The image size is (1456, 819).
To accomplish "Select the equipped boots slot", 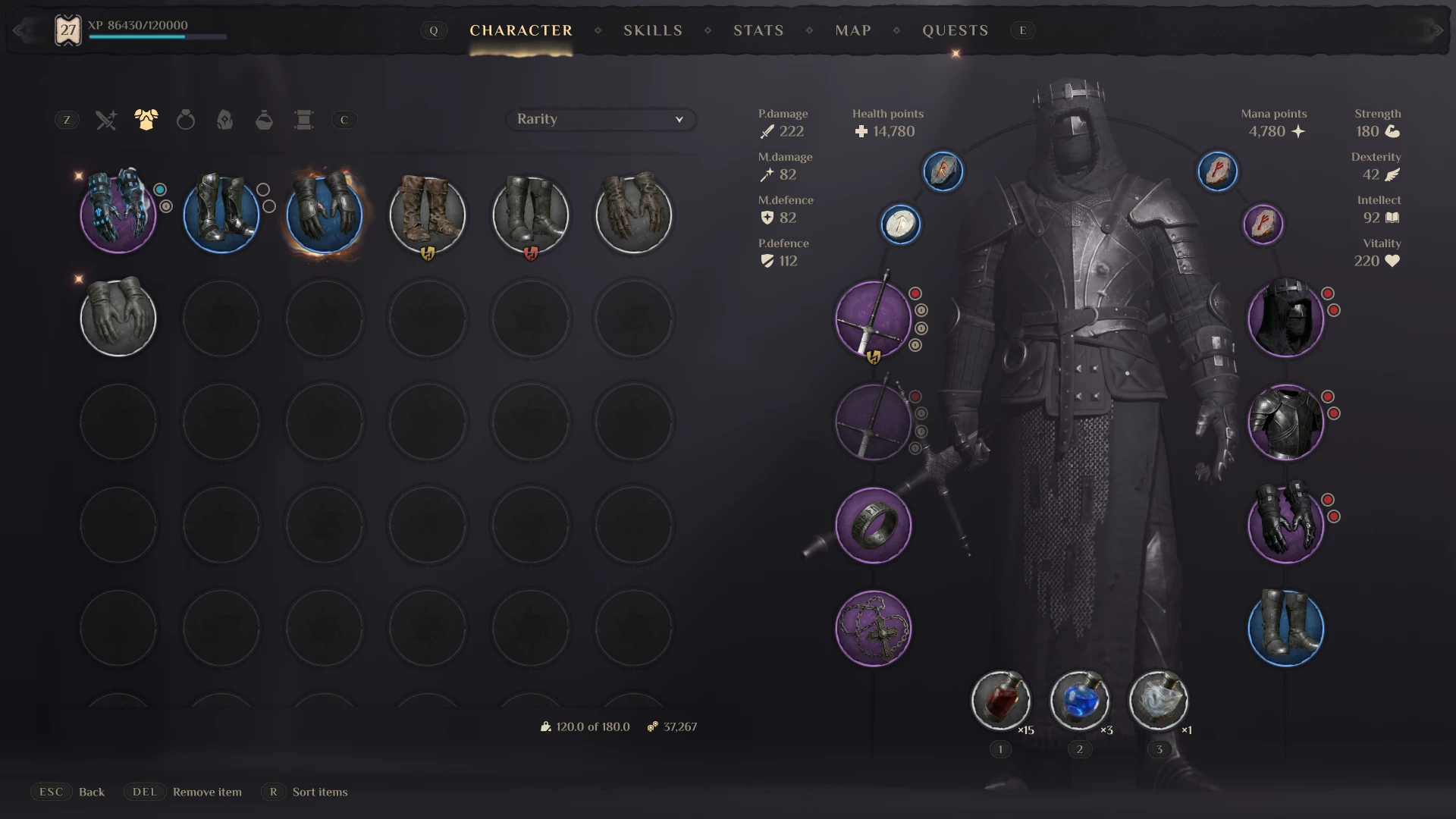I will point(1285,628).
